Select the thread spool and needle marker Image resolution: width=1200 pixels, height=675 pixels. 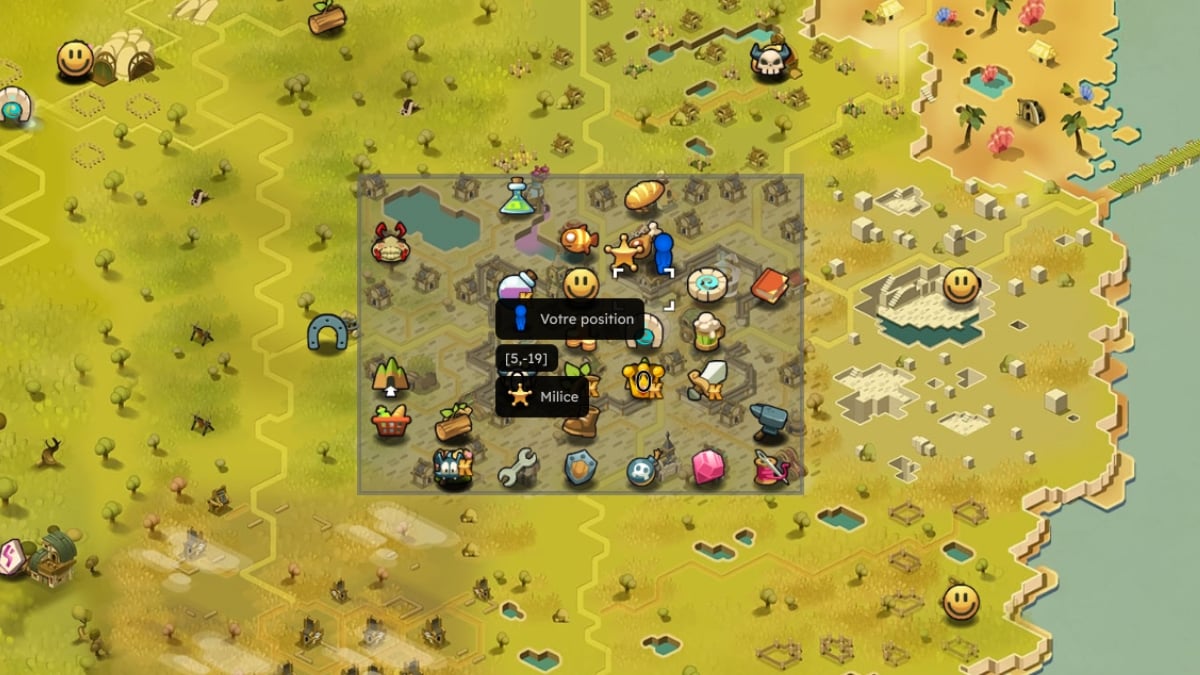(x=772, y=468)
